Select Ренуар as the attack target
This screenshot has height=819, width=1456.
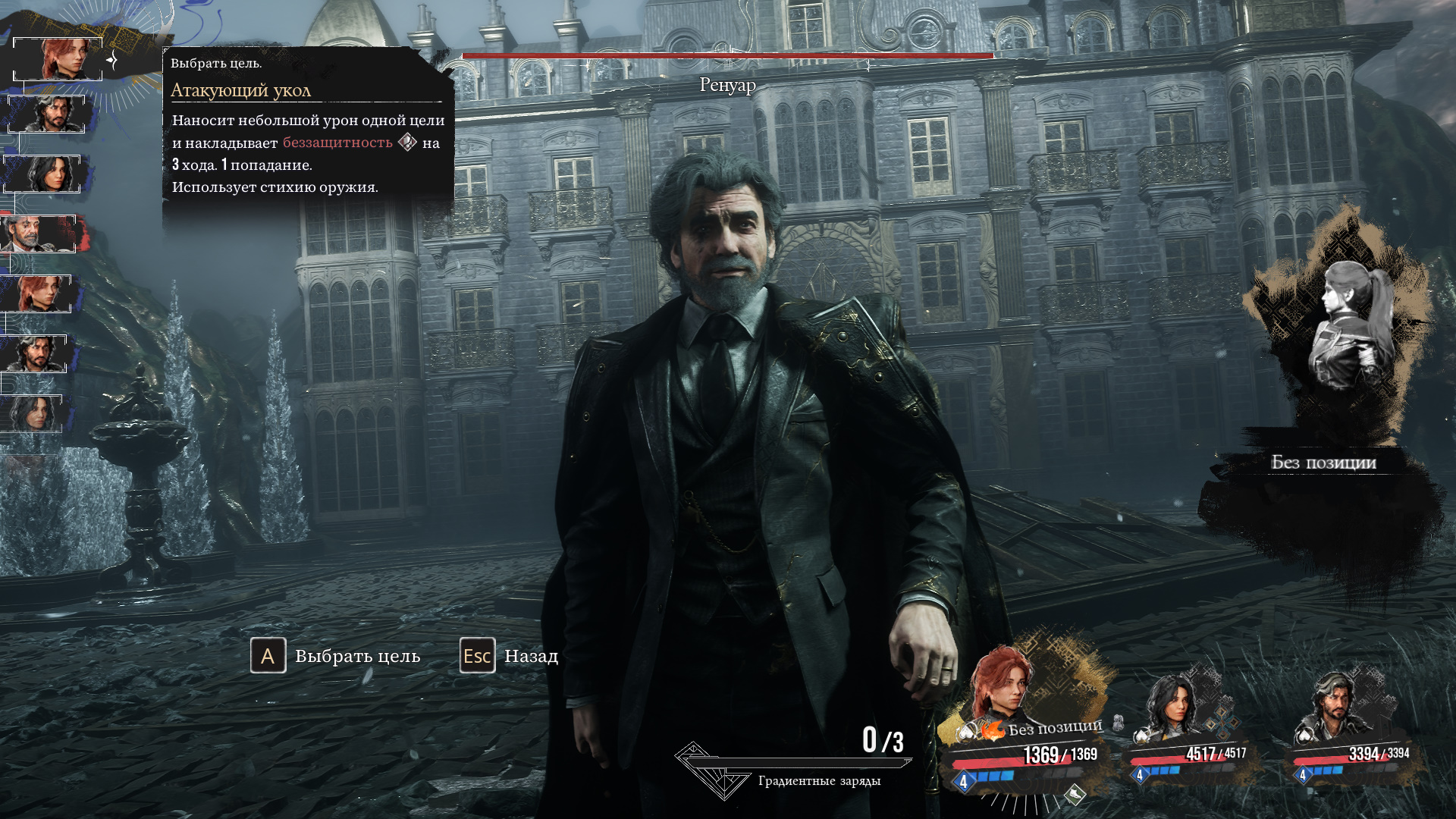[727, 379]
